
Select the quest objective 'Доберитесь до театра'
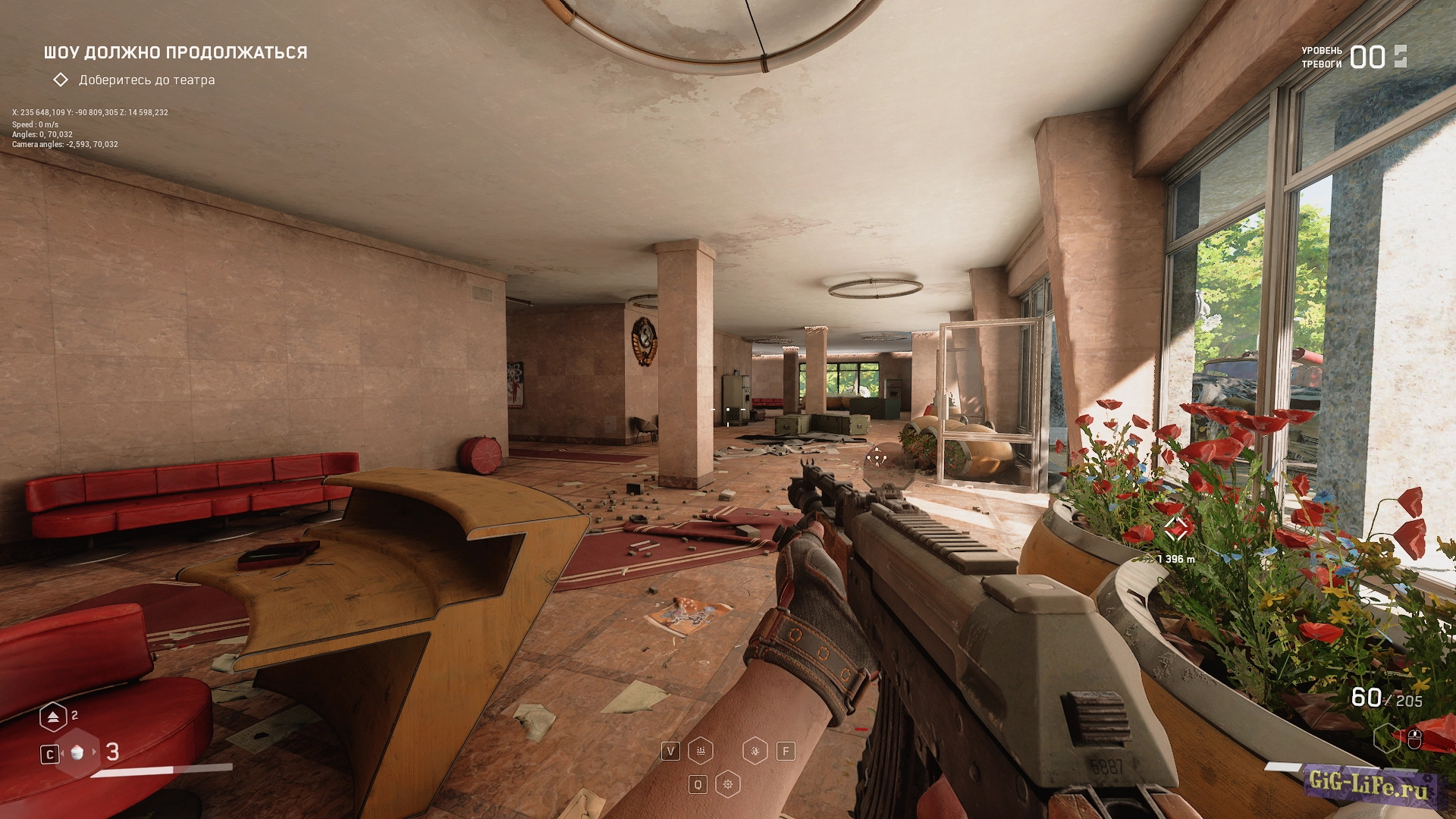click(x=146, y=80)
